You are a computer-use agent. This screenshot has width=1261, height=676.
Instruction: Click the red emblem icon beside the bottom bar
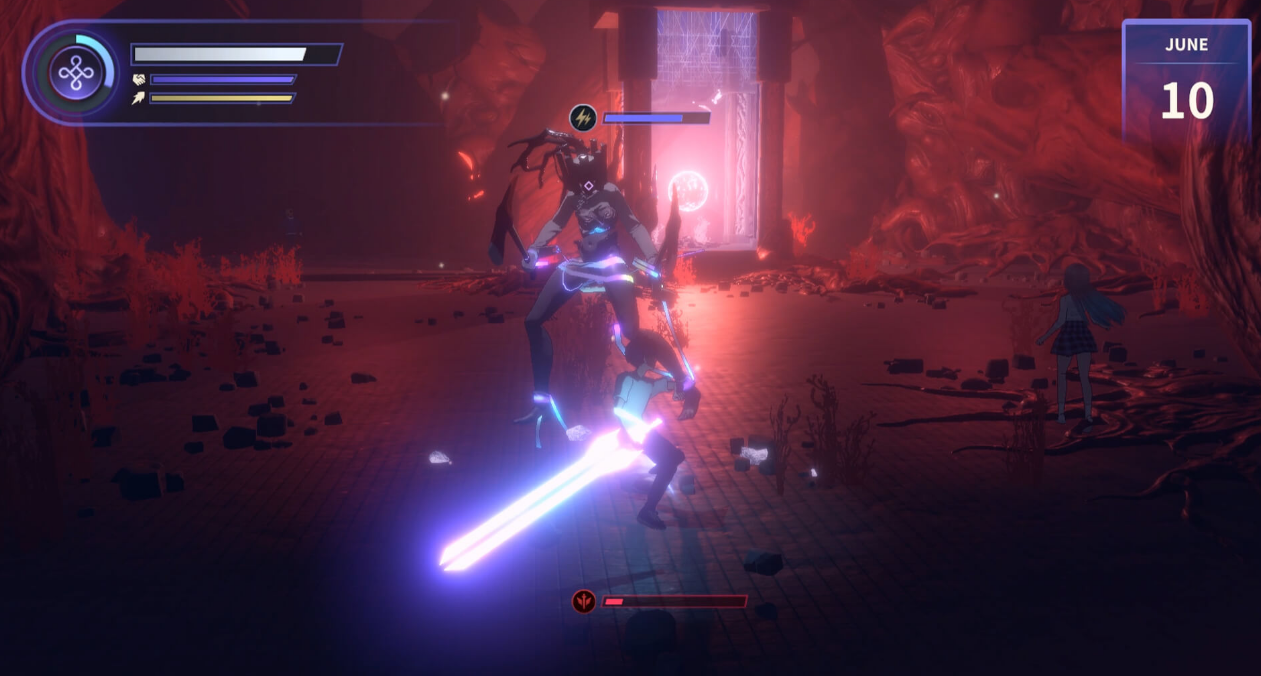[x=584, y=601]
